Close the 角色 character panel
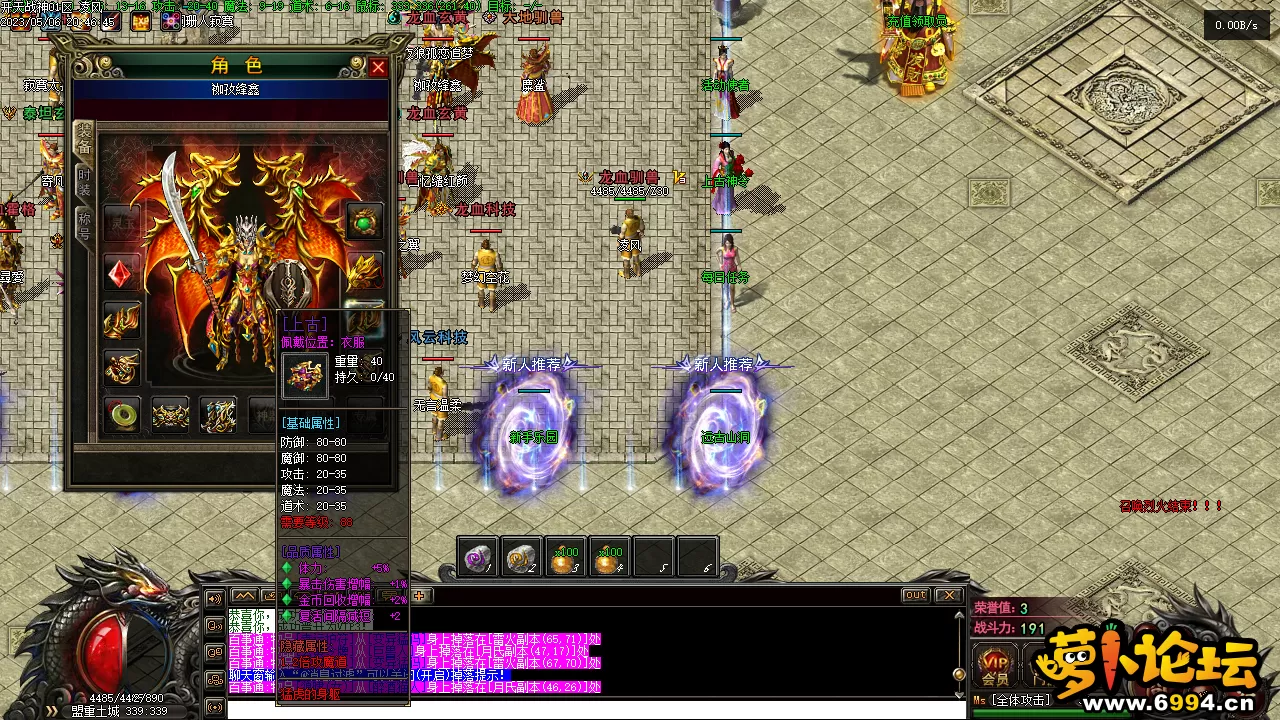The width and height of the screenshot is (1280, 720). click(378, 68)
